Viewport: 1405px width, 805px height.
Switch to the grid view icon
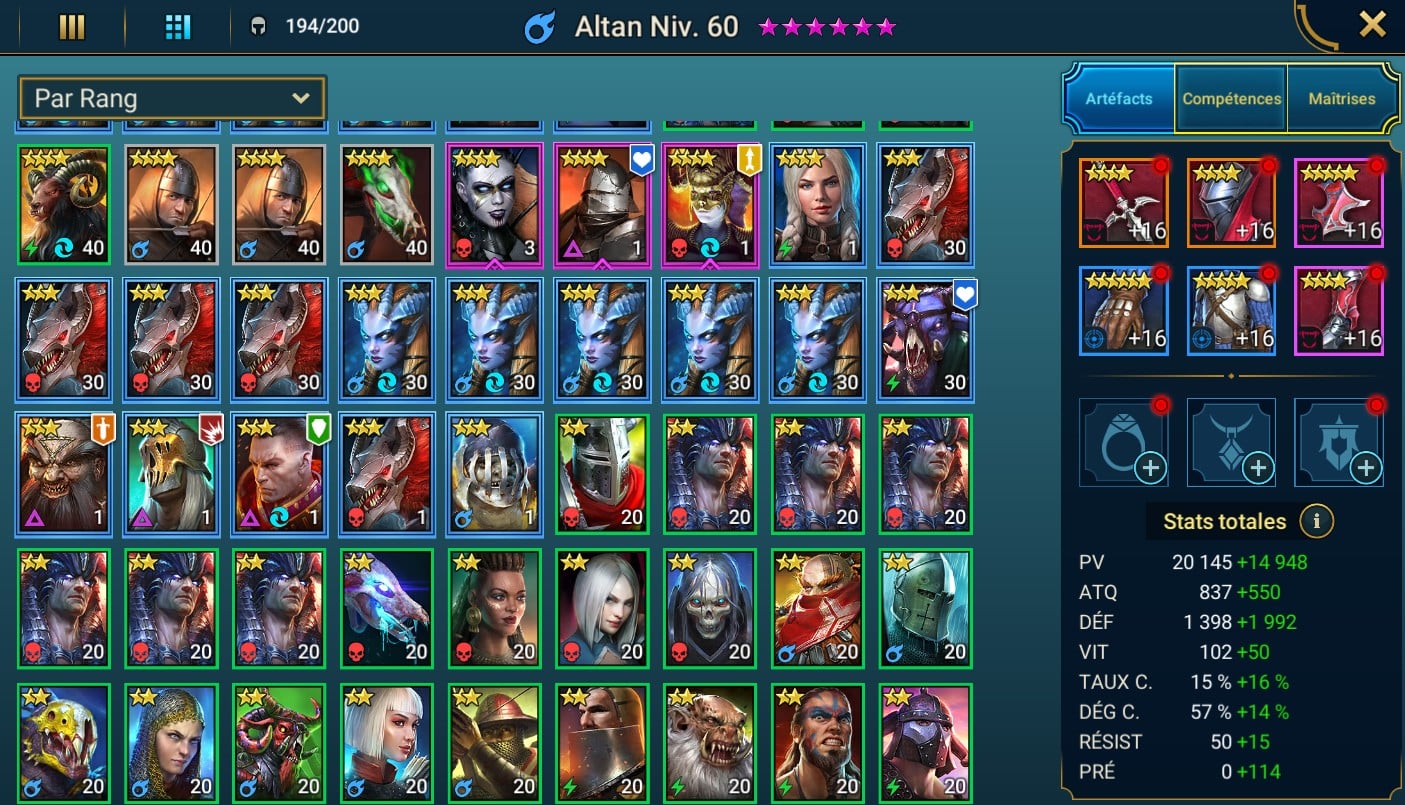[177, 27]
